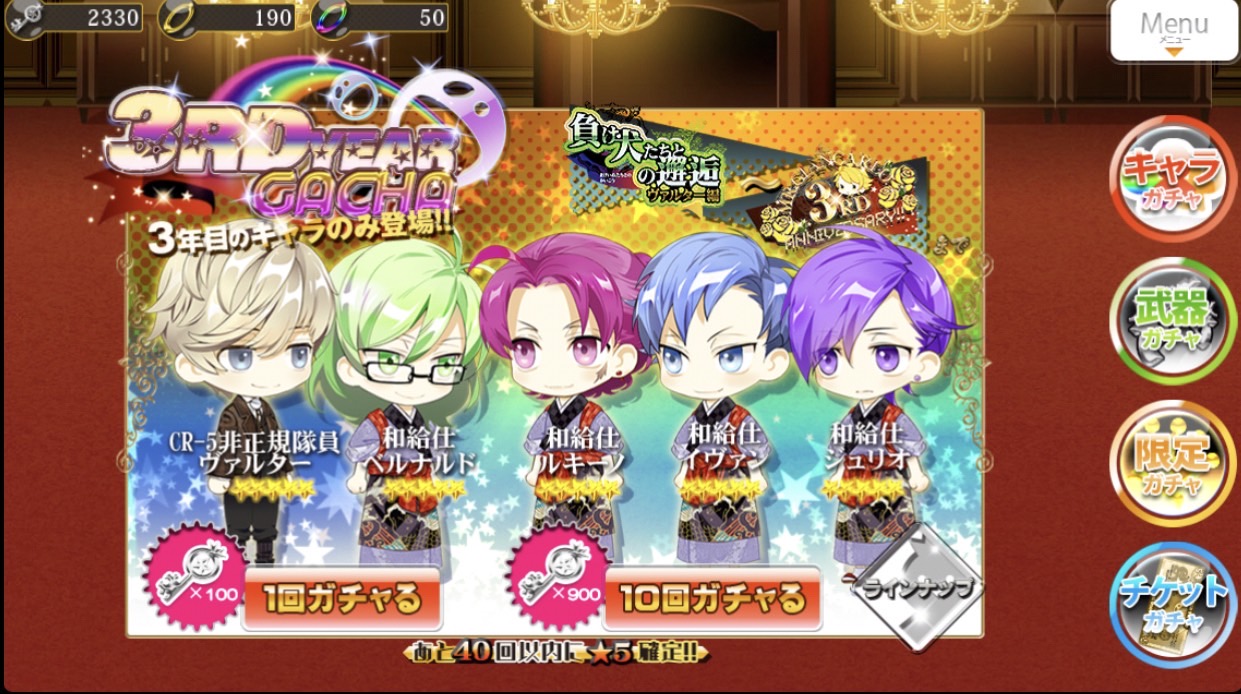Pull ten times with 10回ガチャる

point(711,599)
